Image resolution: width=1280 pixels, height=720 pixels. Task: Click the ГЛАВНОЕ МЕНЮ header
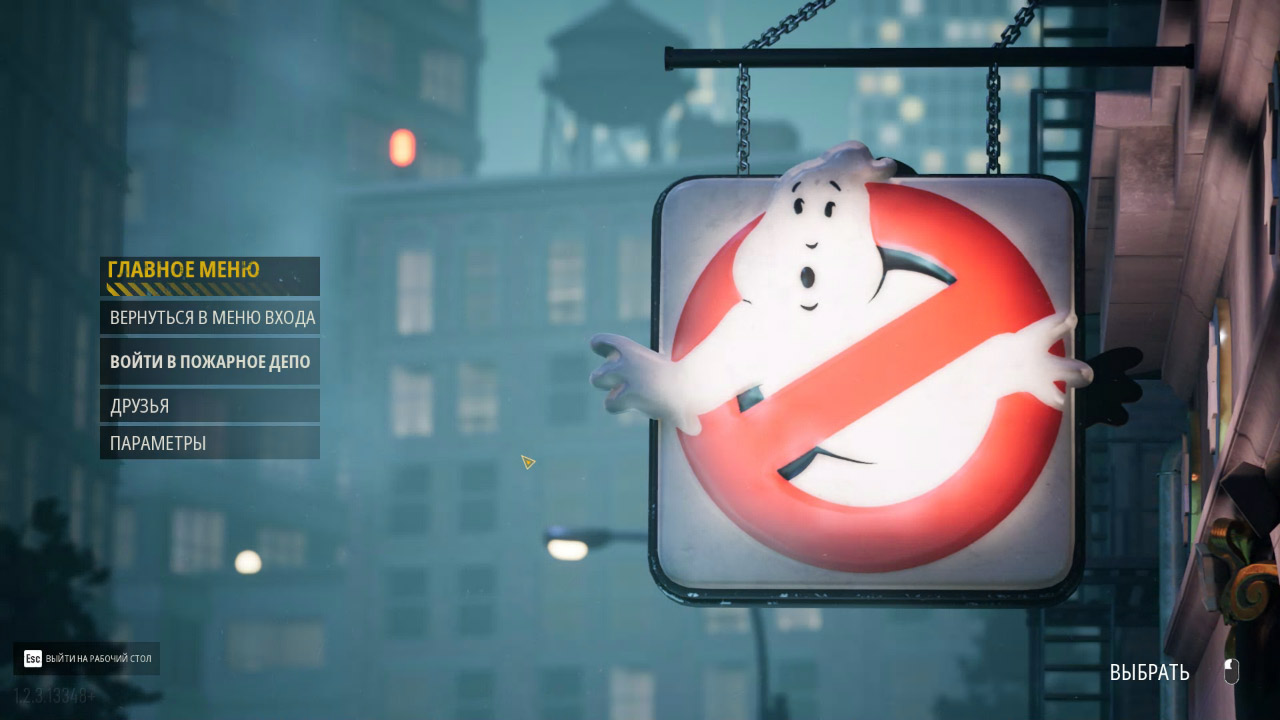pos(182,269)
